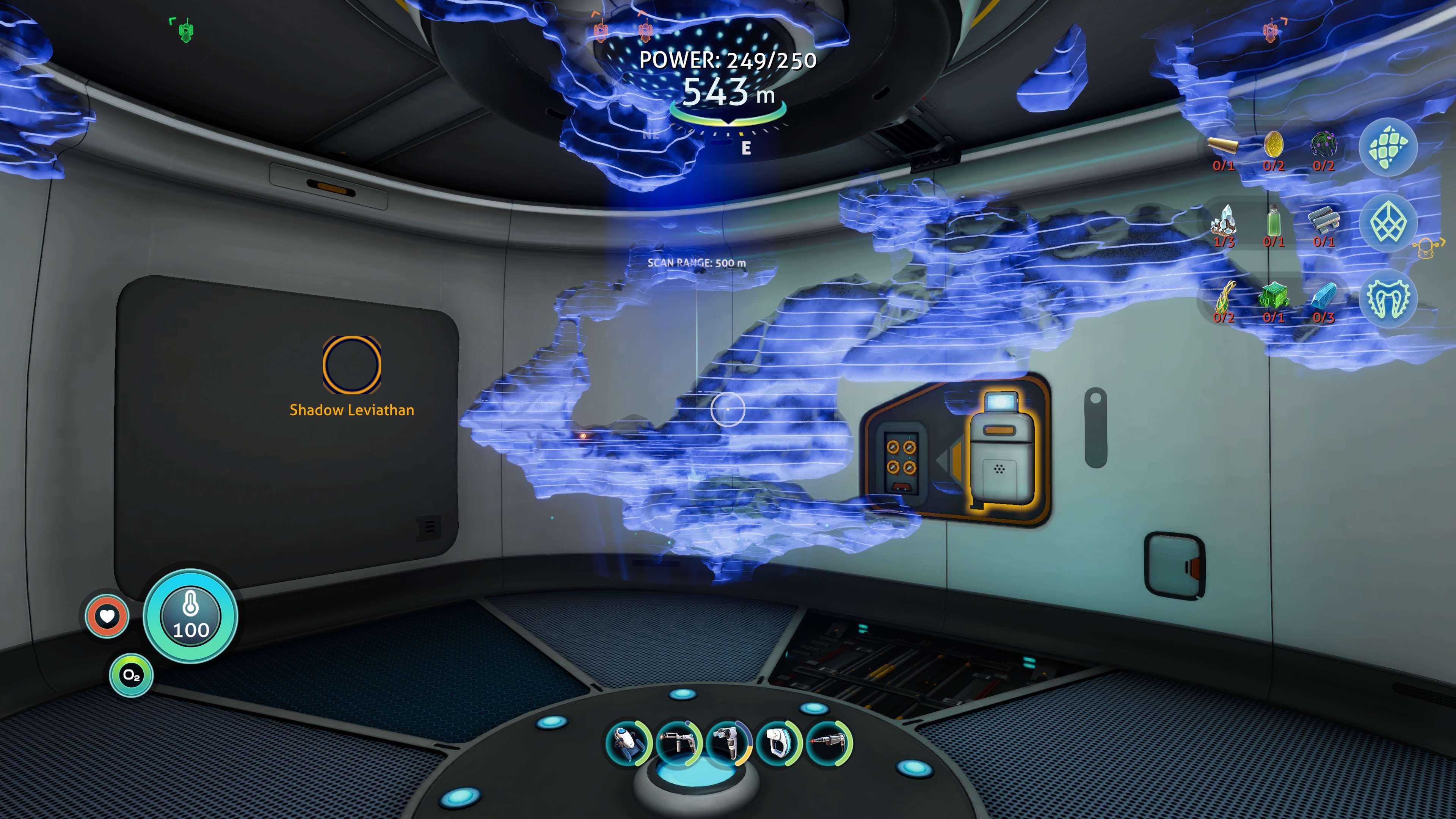The height and width of the screenshot is (819, 1456).
Task: Expand the yellow helmet chevron on the right
Action: coord(1428,247)
